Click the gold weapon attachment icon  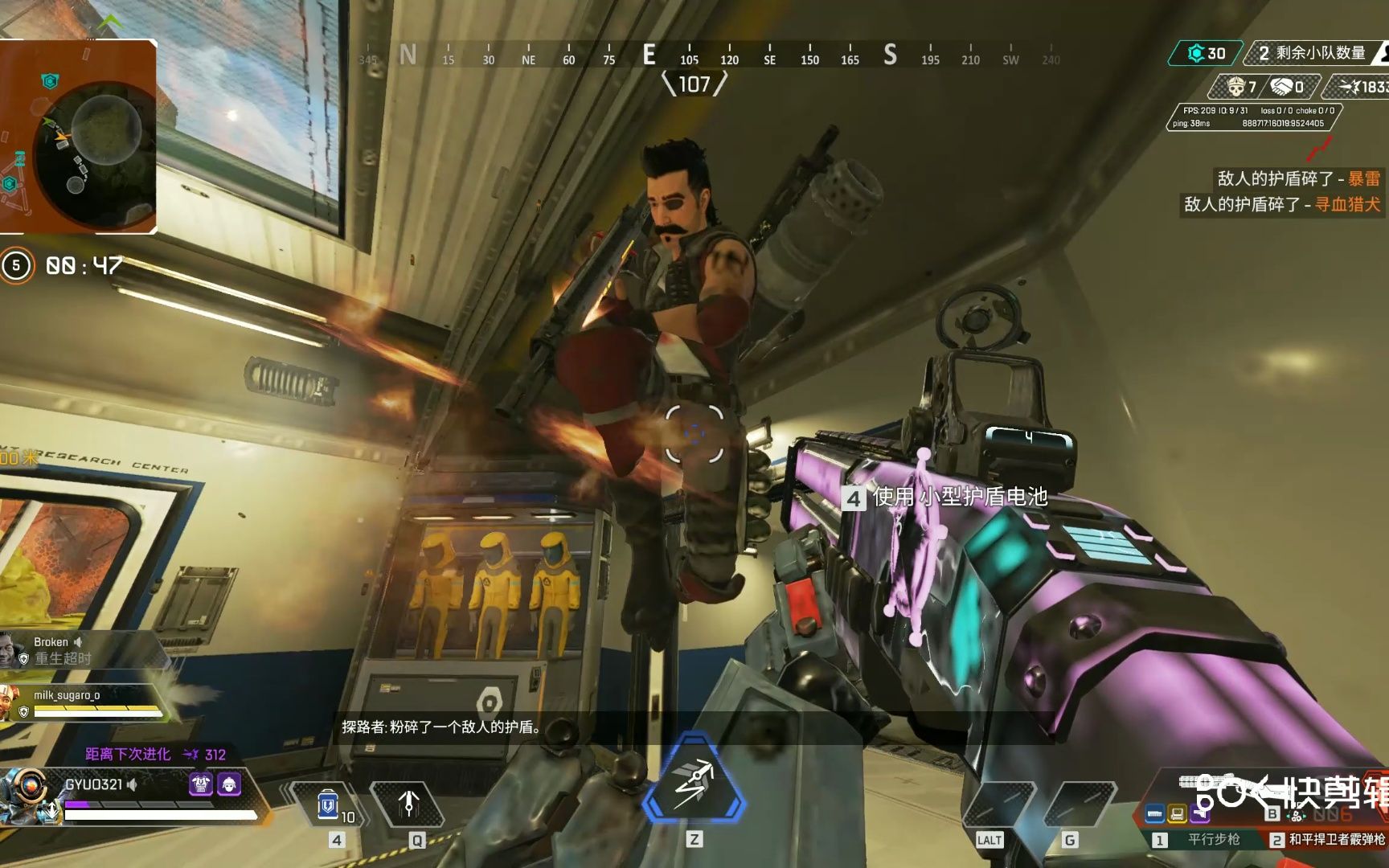click(1178, 814)
